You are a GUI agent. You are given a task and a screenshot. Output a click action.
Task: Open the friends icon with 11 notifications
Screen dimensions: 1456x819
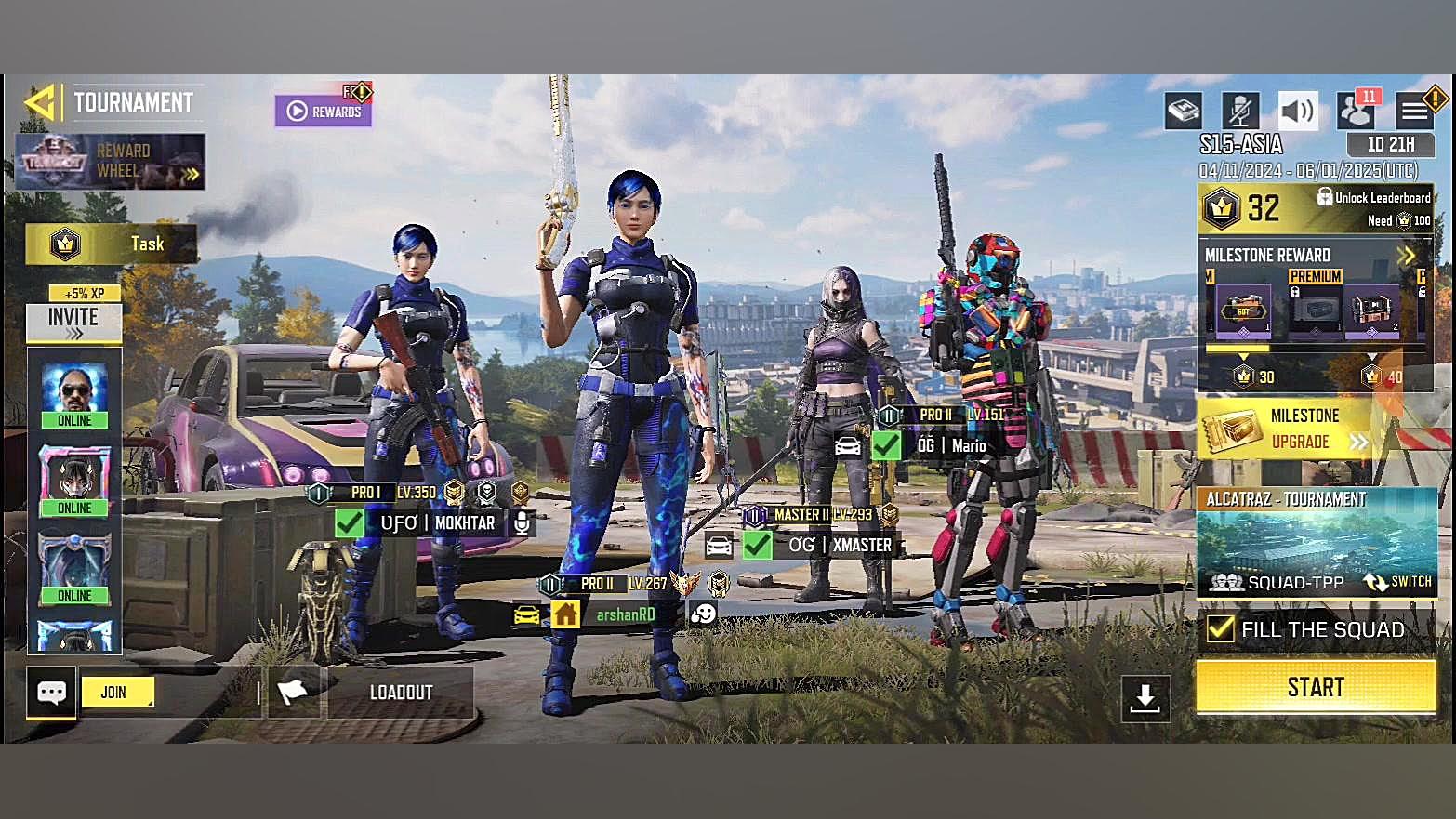pyautogui.click(x=1357, y=112)
